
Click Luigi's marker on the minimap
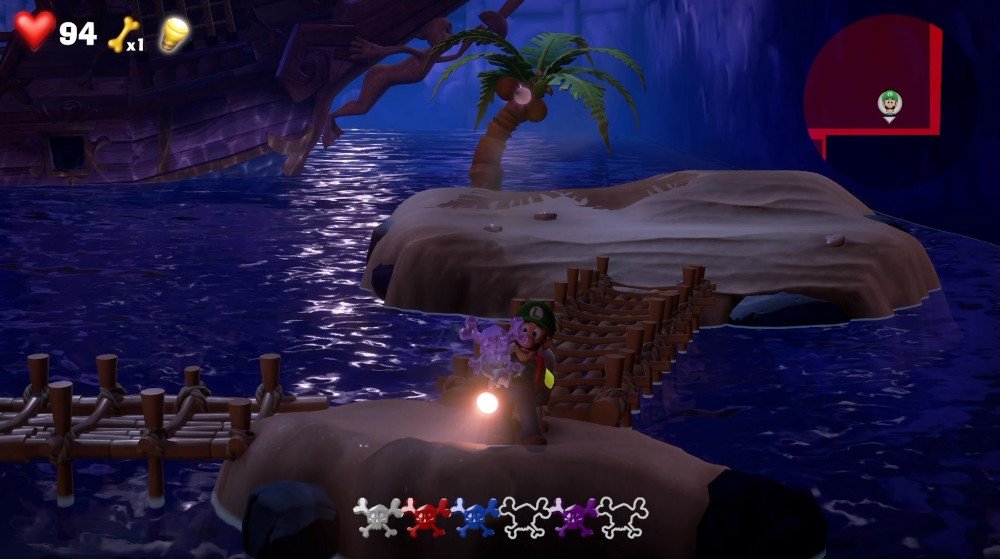coord(889,102)
